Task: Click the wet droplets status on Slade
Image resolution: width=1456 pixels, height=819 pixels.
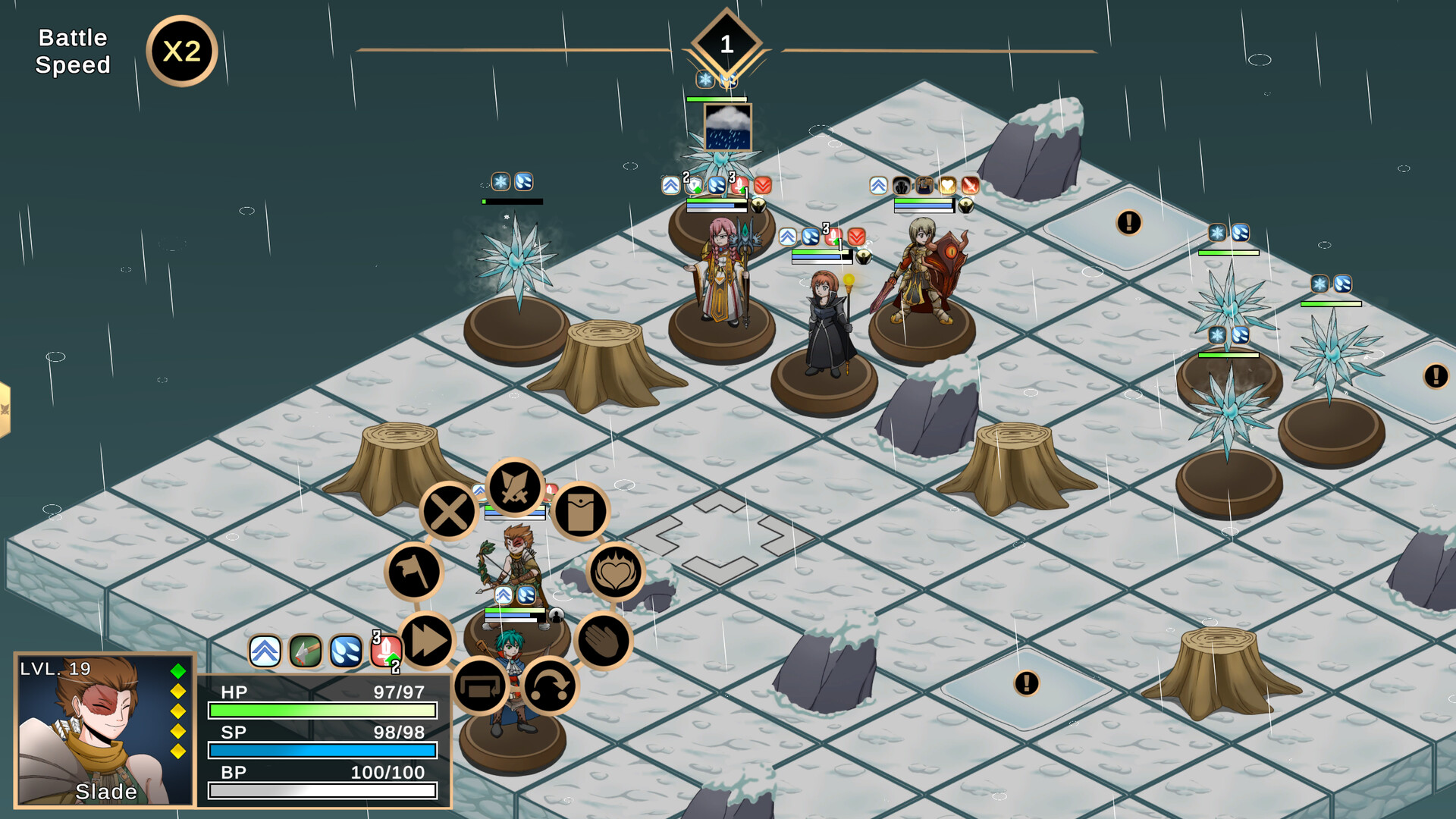Action: point(345,651)
